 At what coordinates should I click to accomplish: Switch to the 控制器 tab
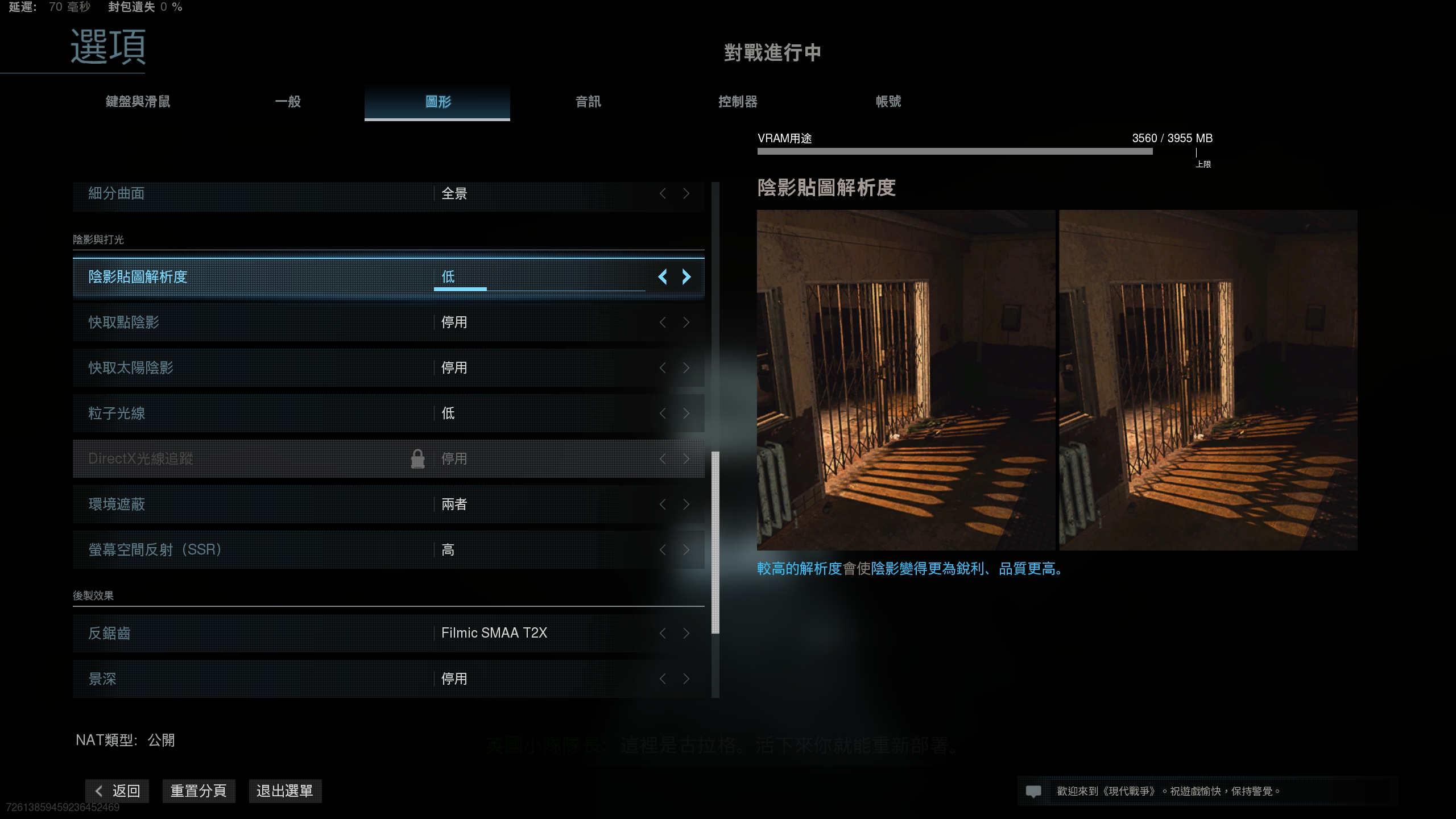click(739, 102)
